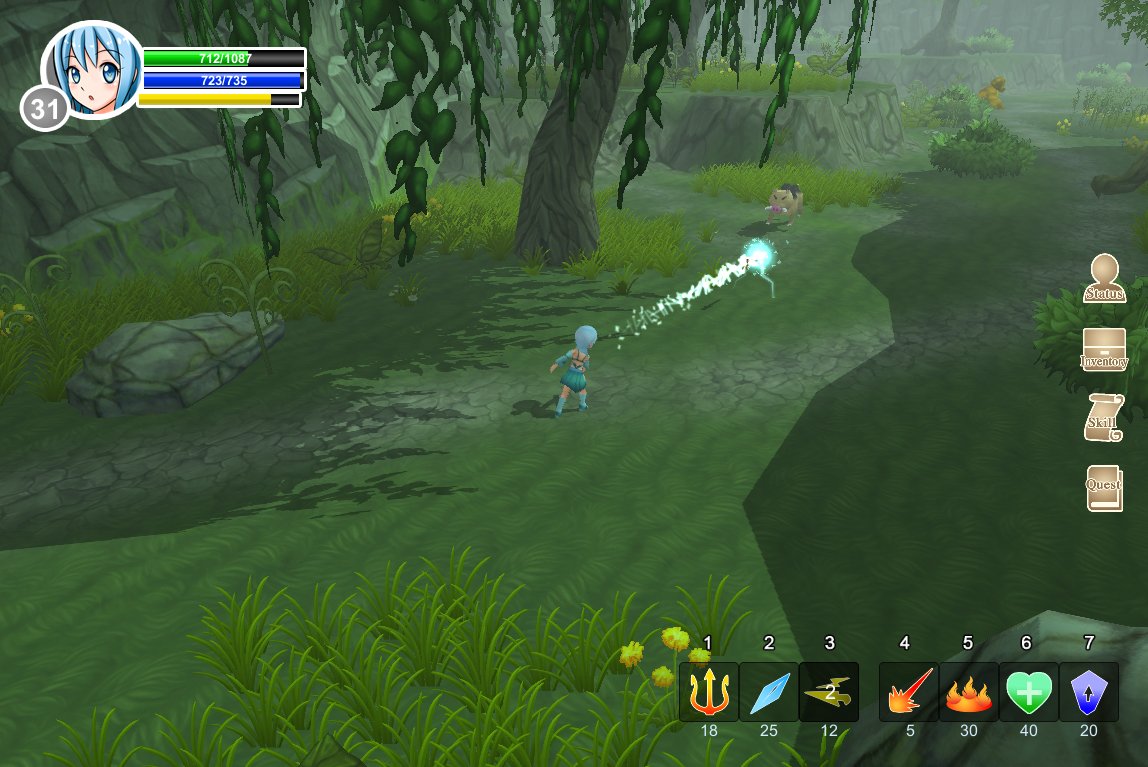Cast the blue ice crystal skill

click(x=769, y=692)
